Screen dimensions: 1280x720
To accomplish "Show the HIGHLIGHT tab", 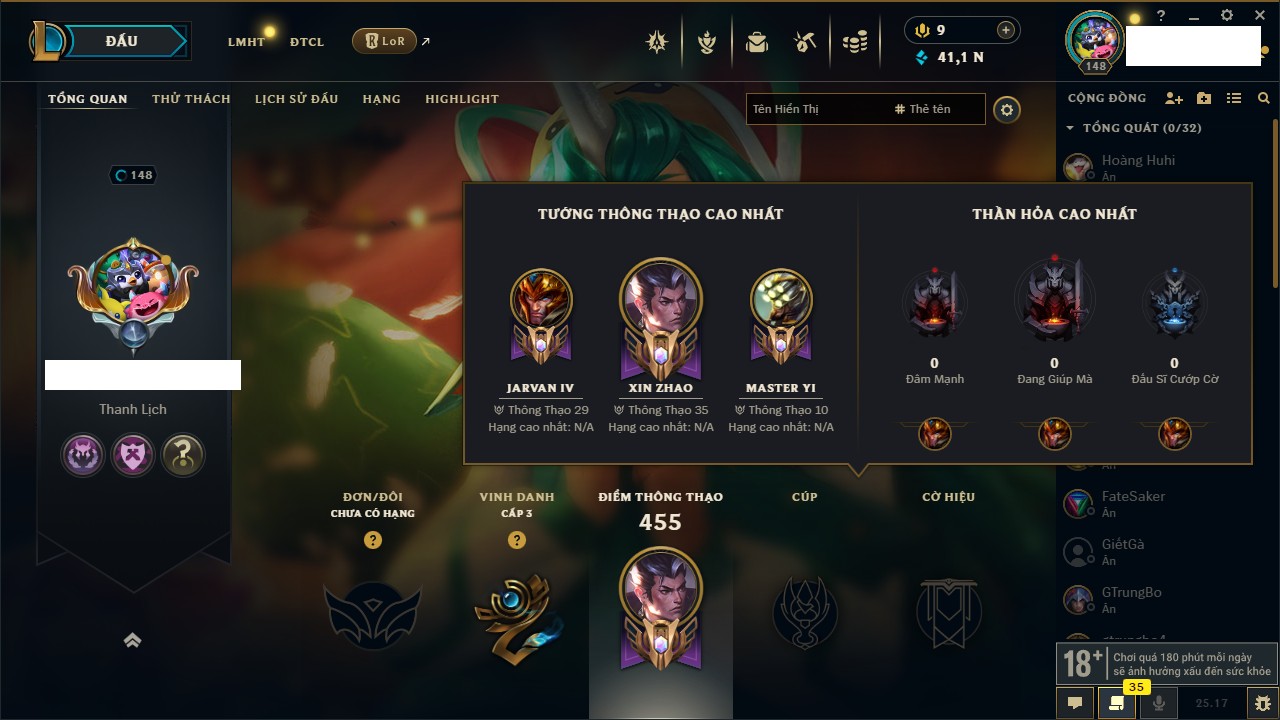I will point(462,99).
